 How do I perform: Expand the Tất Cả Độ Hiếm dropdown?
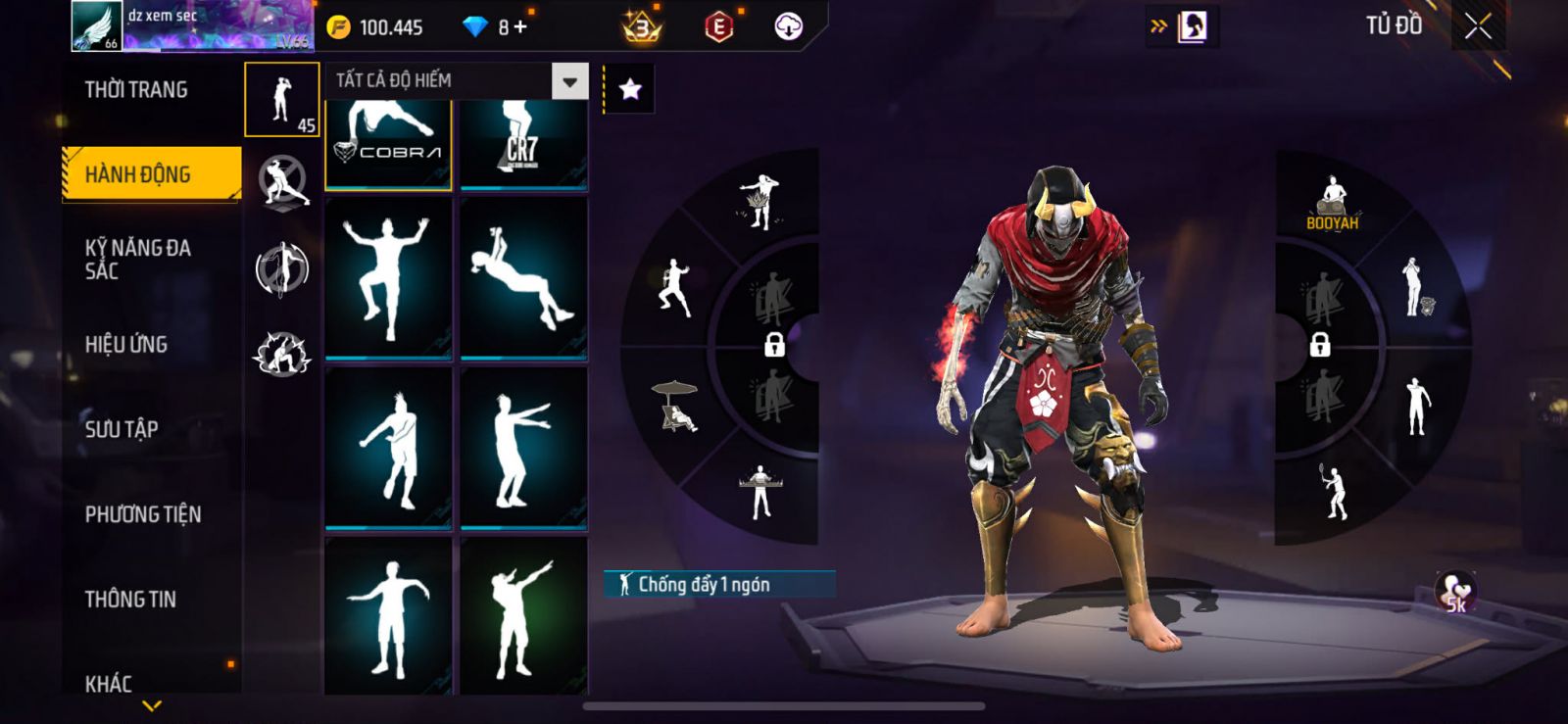tap(569, 81)
